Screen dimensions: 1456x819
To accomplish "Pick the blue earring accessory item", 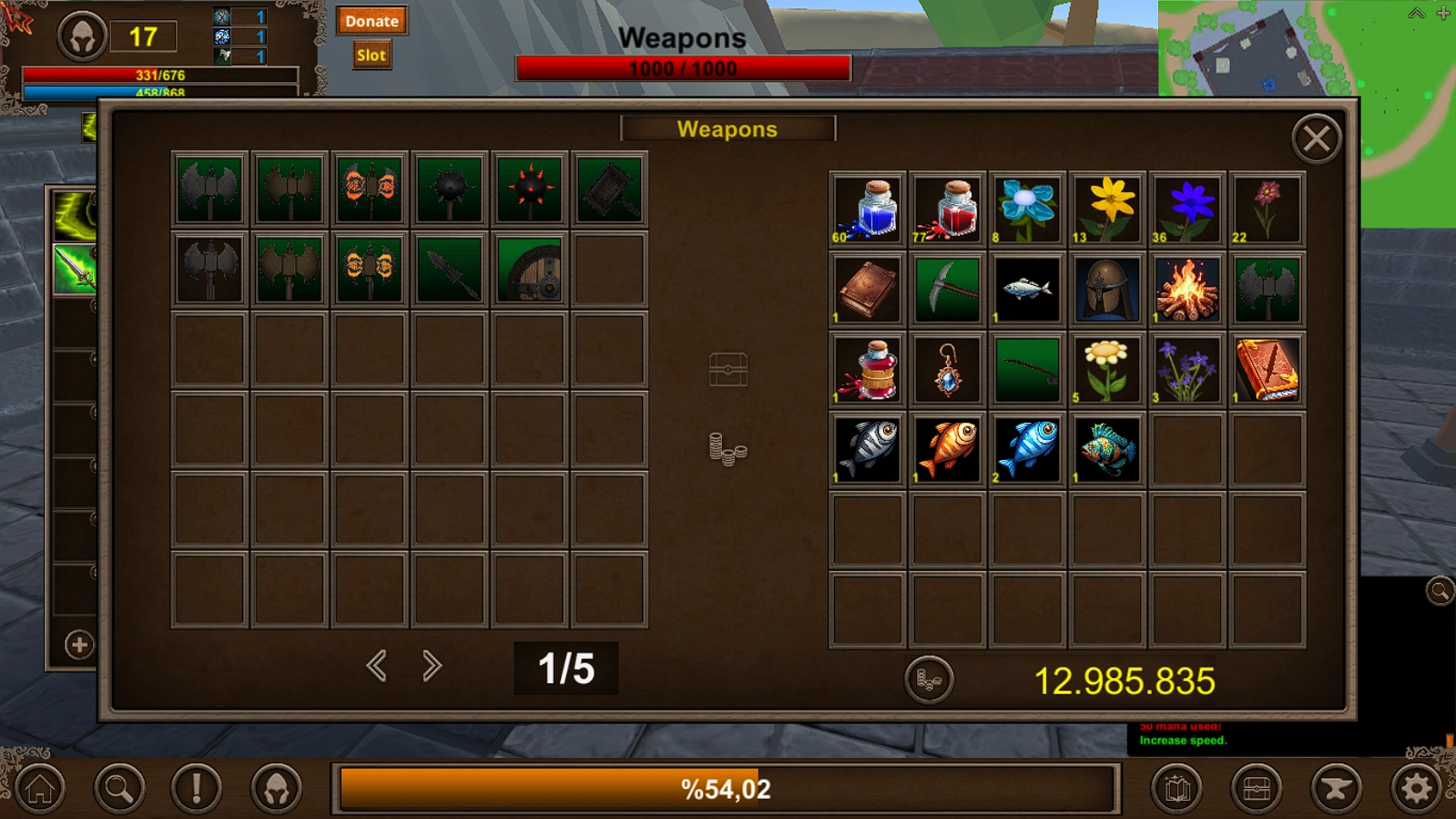I will [x=946, y=369].
